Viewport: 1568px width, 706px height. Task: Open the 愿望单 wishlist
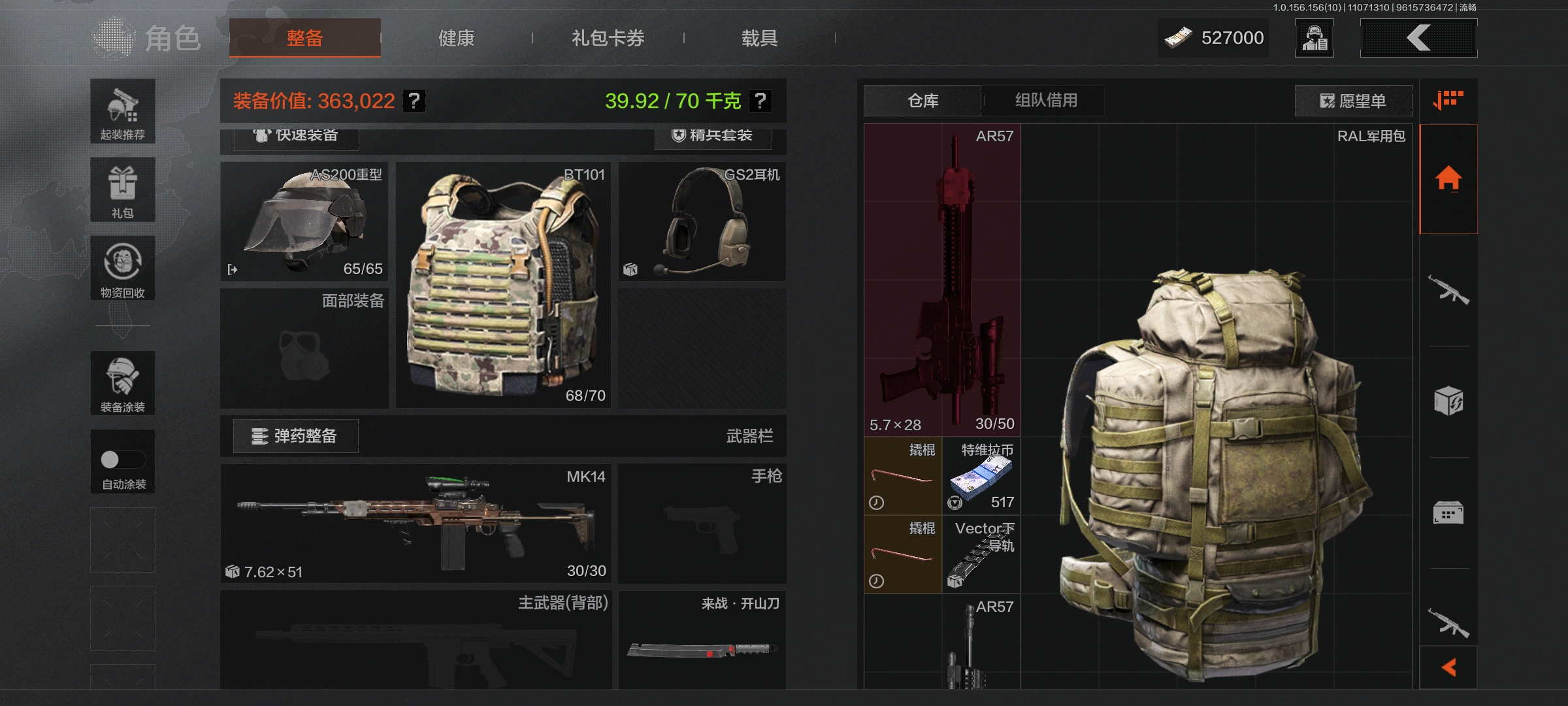tap(1353, 101)
